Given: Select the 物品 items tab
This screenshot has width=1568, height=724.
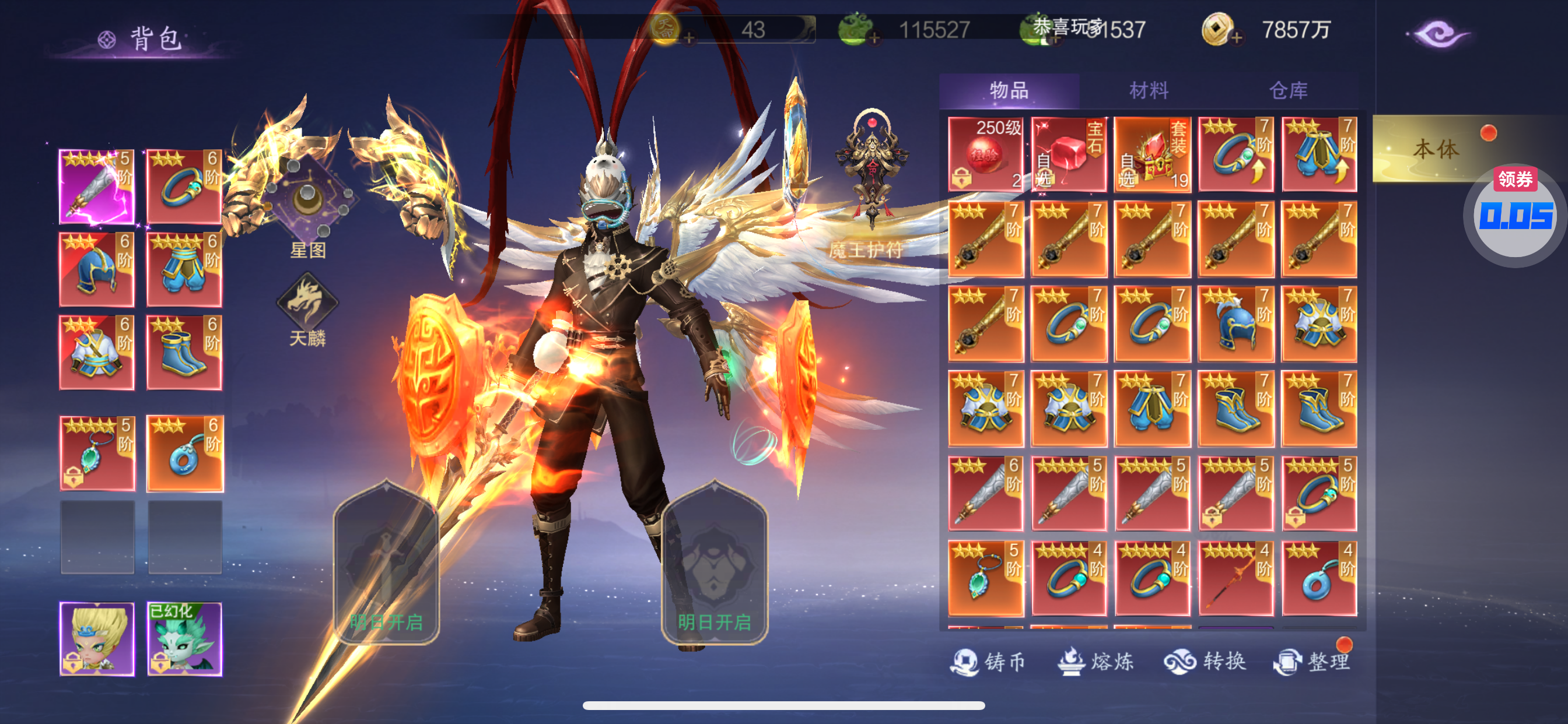Looking at the screenshot, I should click(1009, 91).
